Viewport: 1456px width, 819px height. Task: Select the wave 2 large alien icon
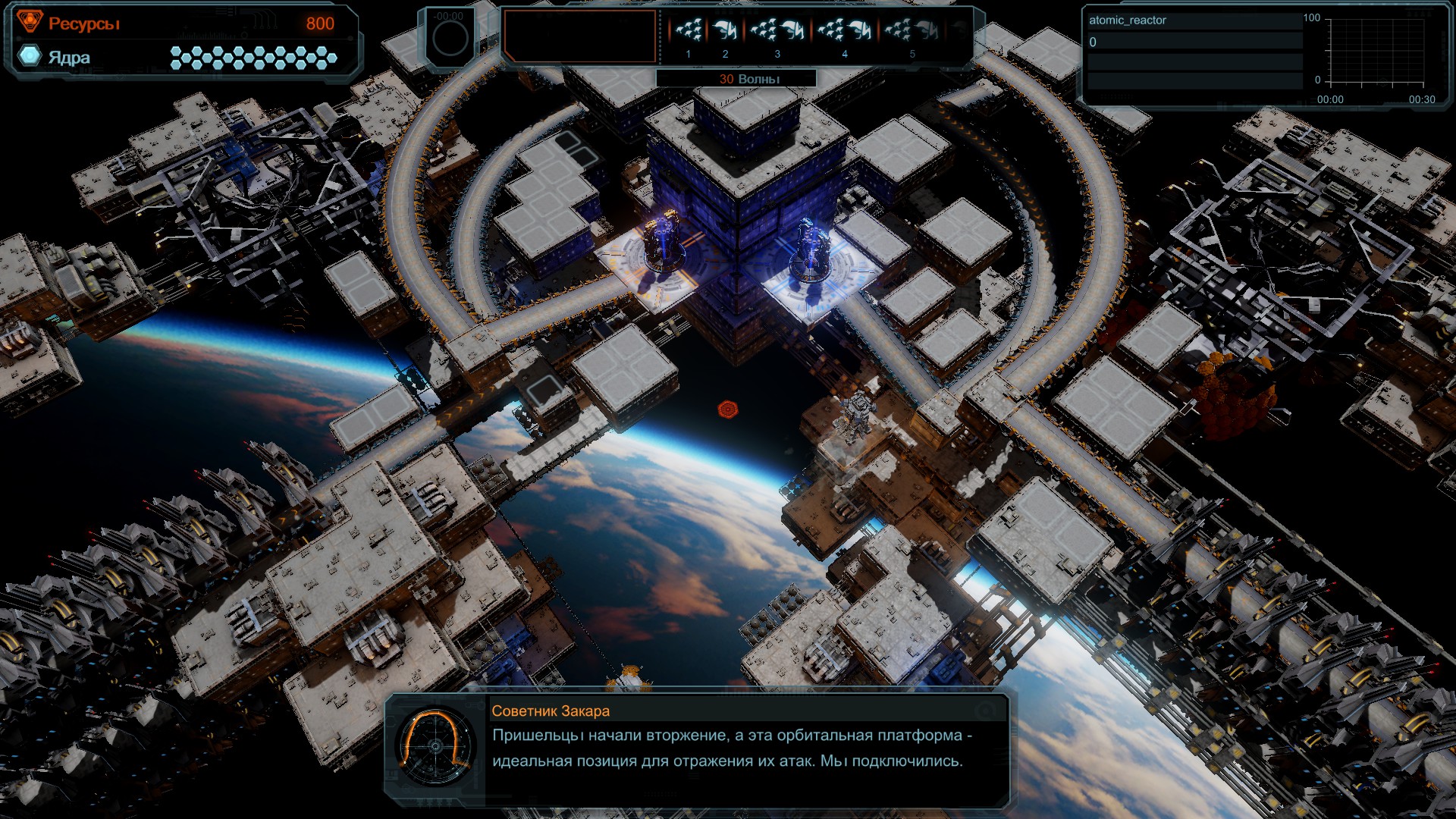pyautogui.click(x=726, y=31)
